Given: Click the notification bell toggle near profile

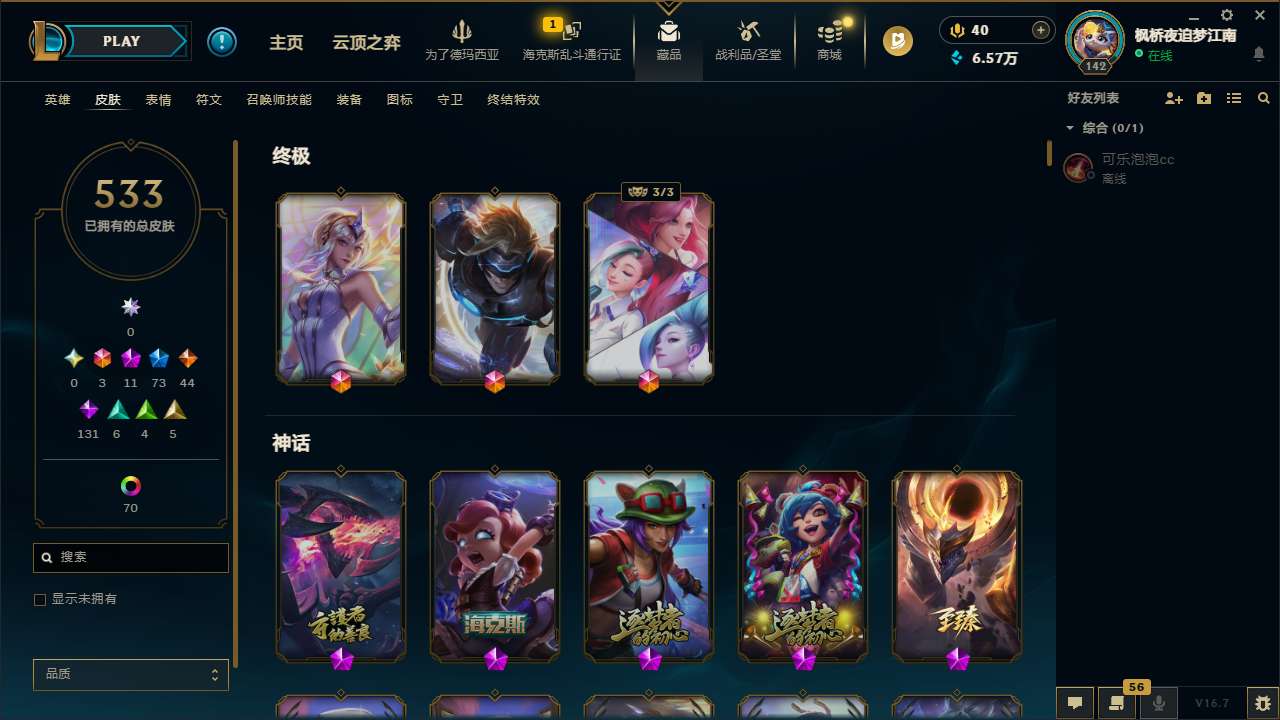Looking at the screenshot, I should 1258,55.
